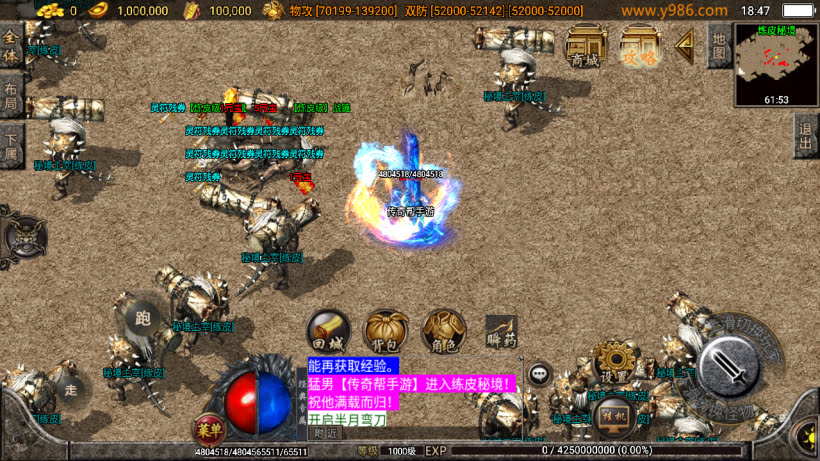Toggle the 挂机 auto-battle button
Screen dimensions: 820x461
pos(613,414)
